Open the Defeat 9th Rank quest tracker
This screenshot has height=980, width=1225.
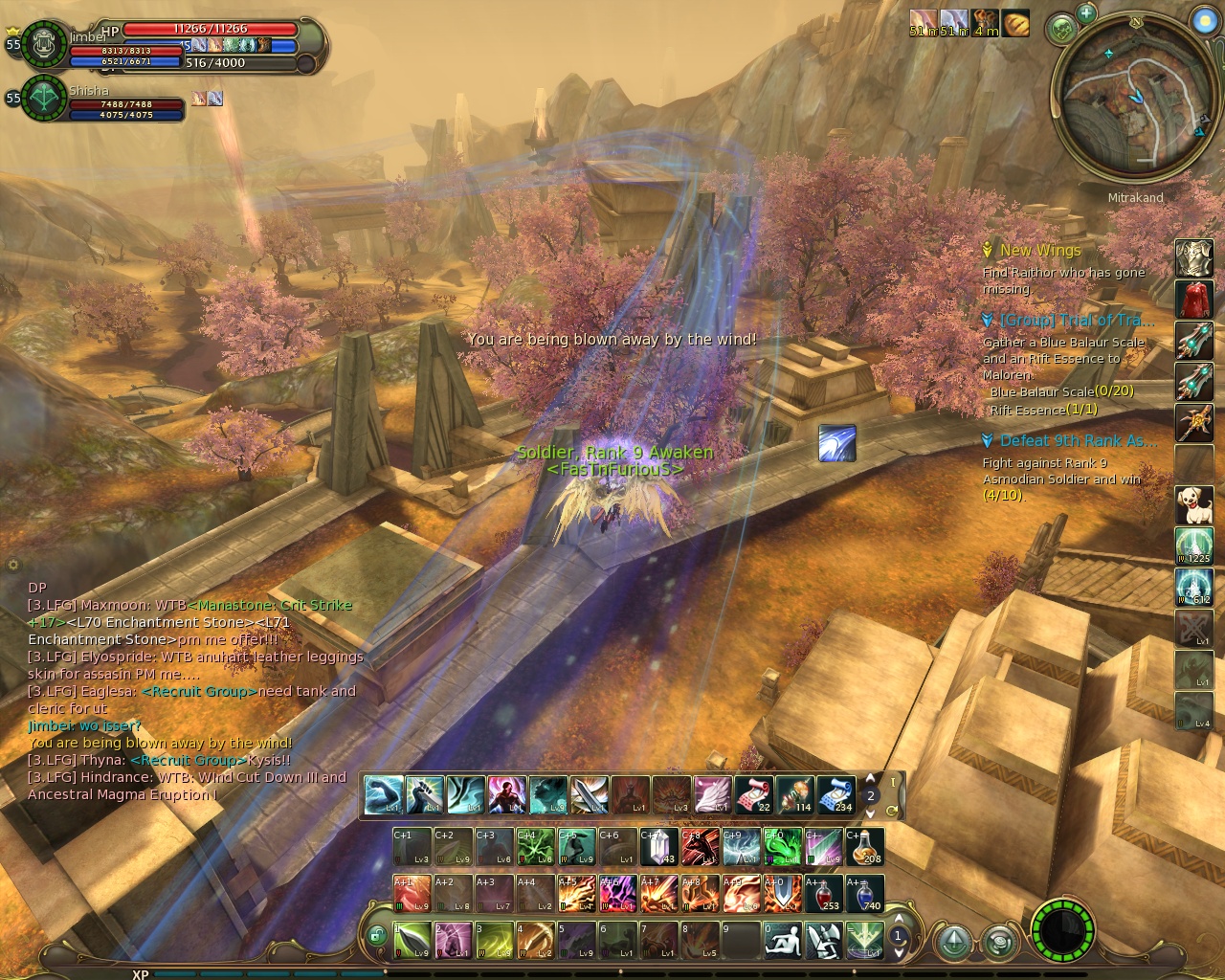(x=1078, y=441)
